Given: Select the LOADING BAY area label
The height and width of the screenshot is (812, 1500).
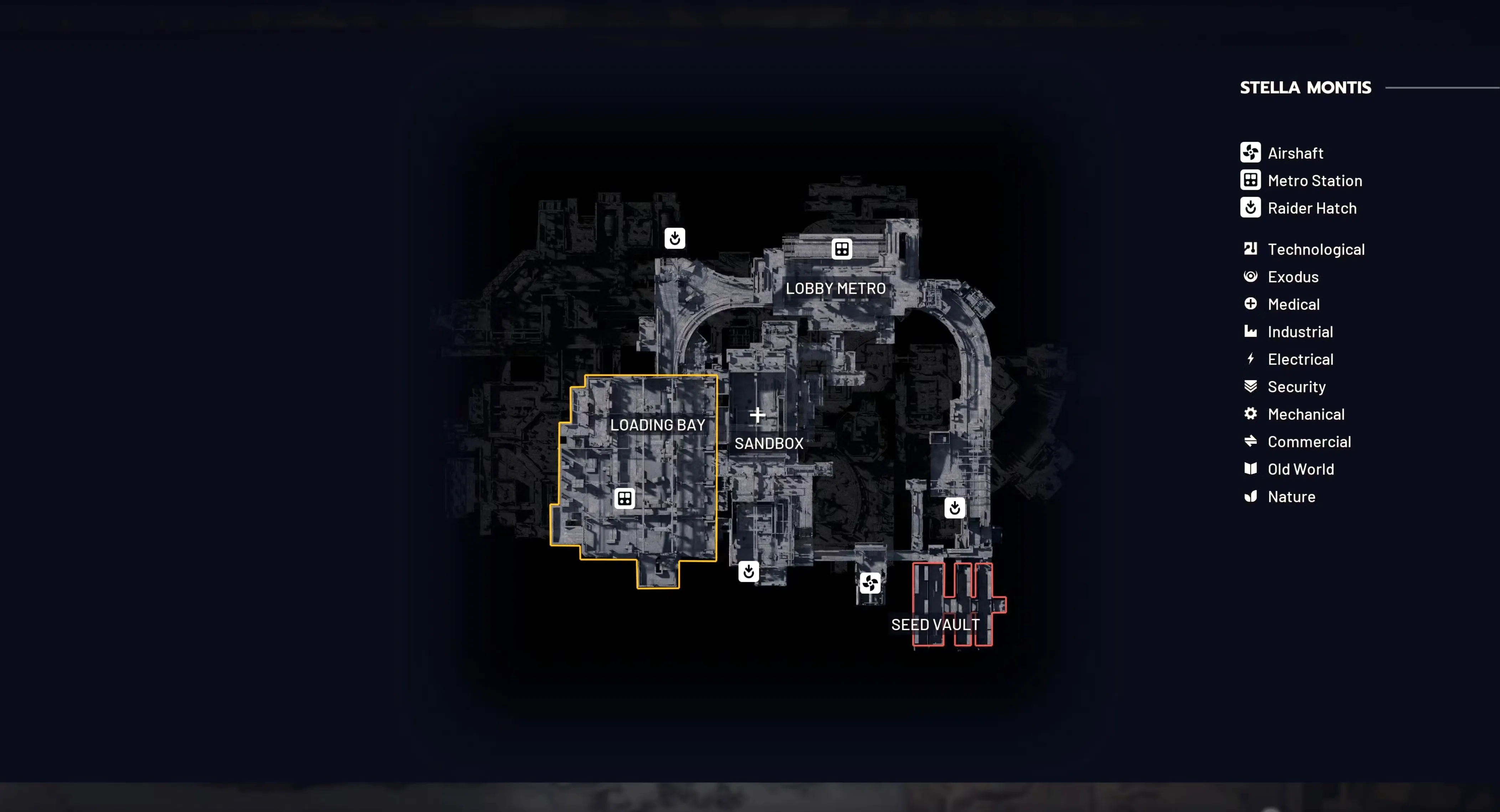Looking at the screenshot, I should pos(658,425).
